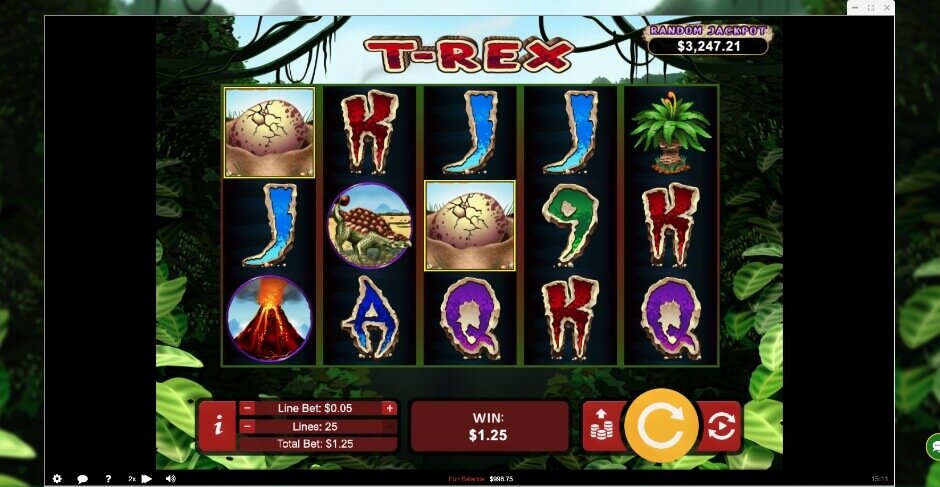Click the max bet coin stack button
The width and height of the screenshot is (940, 487).
coord(602,426)
